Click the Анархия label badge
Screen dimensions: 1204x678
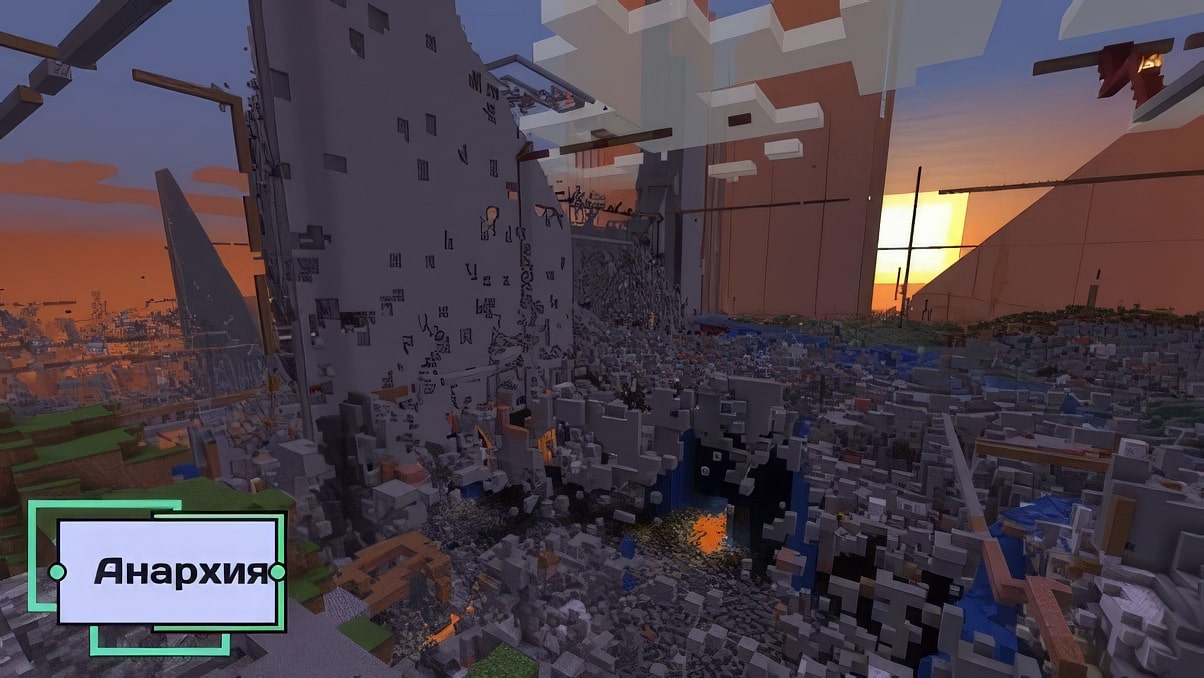(x=167, y=572)
